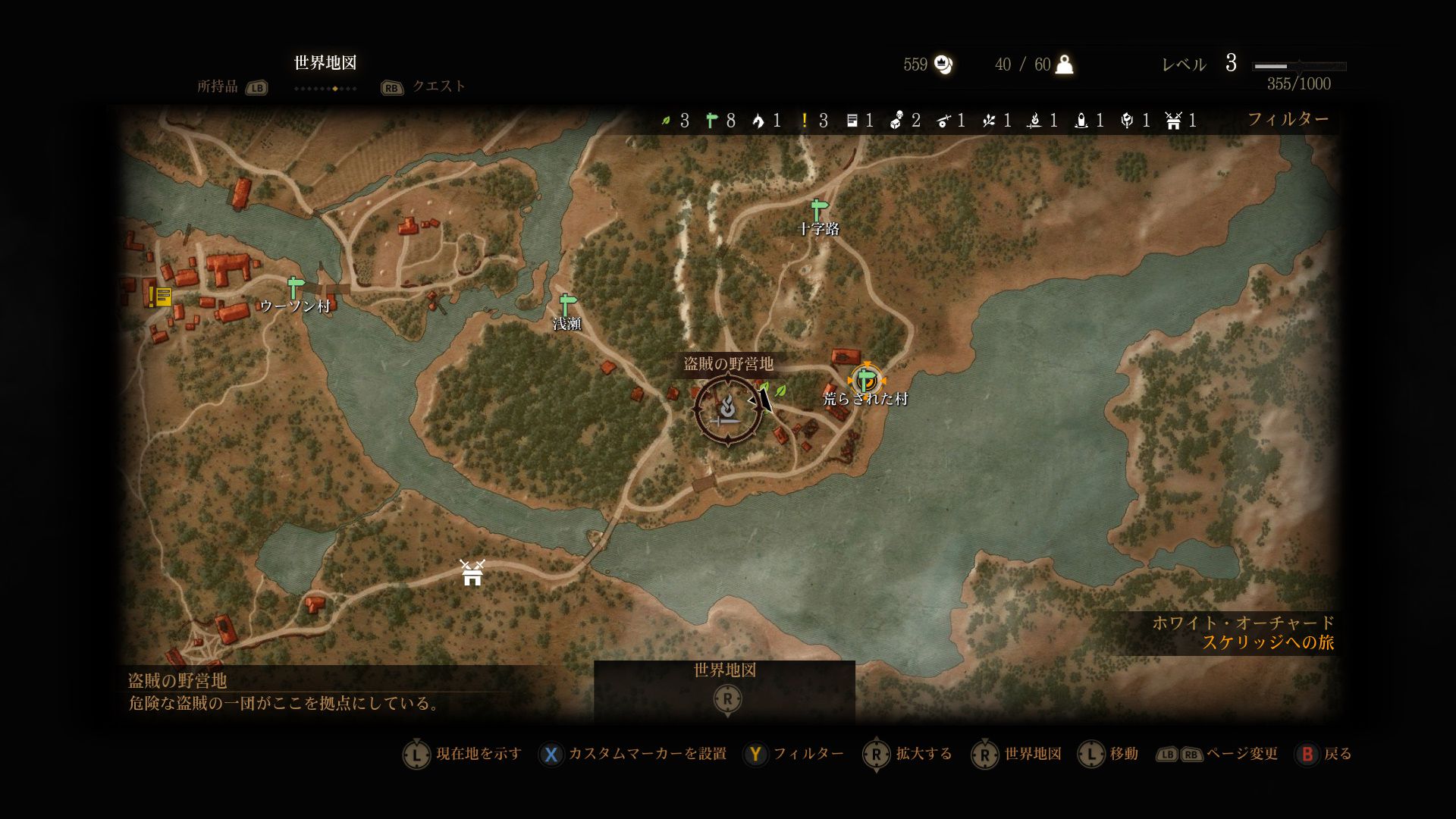Viewport: 1456px width, 819px height.
Task: Click the tracked quest スケリッジへの旅
Action: pos(1268,642)
